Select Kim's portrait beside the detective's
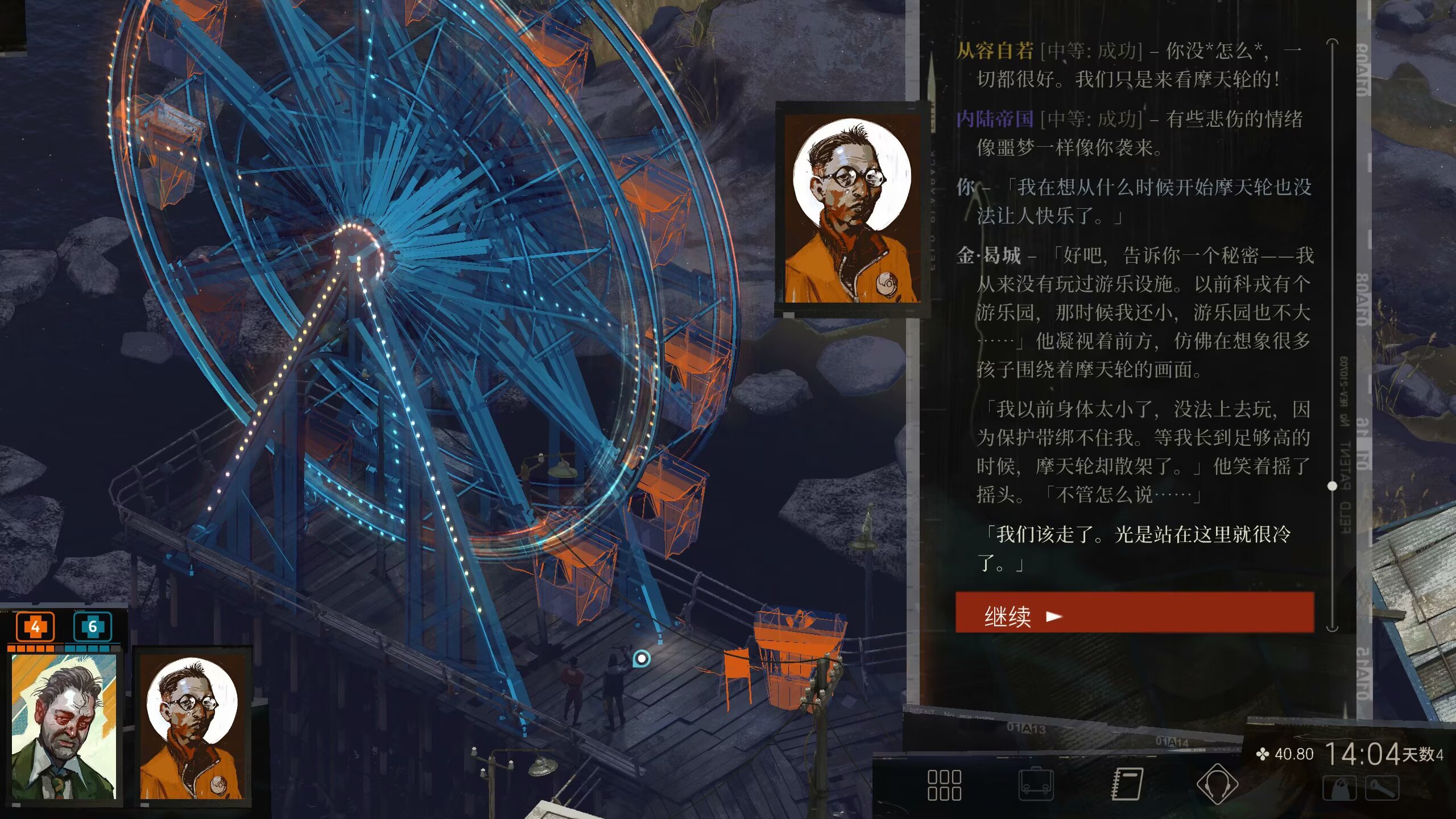The height and width of the screenshot is (819, 1456). pyautogui.click(x=192, y=726)
